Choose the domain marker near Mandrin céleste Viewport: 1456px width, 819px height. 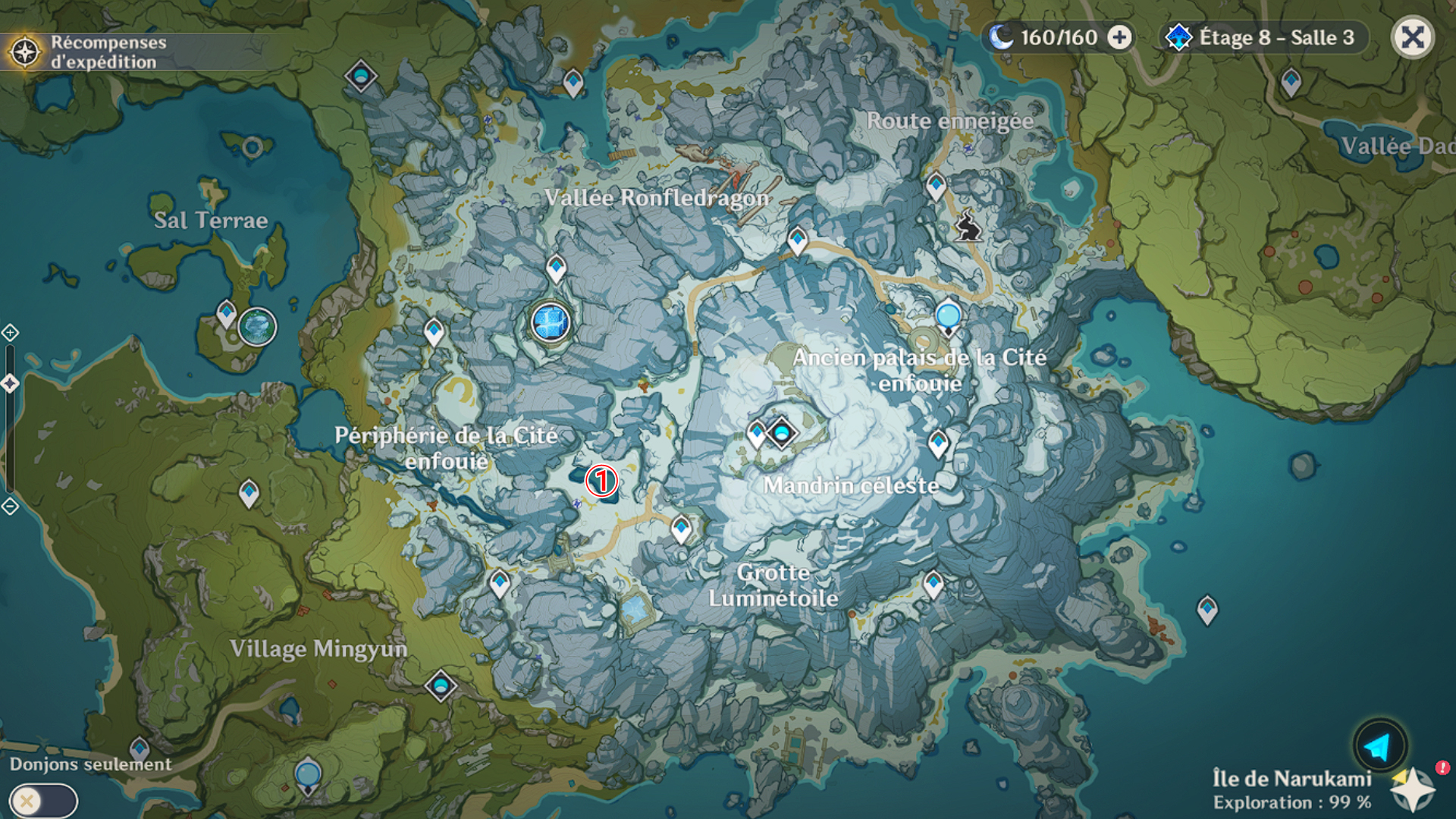coord(781,433)
